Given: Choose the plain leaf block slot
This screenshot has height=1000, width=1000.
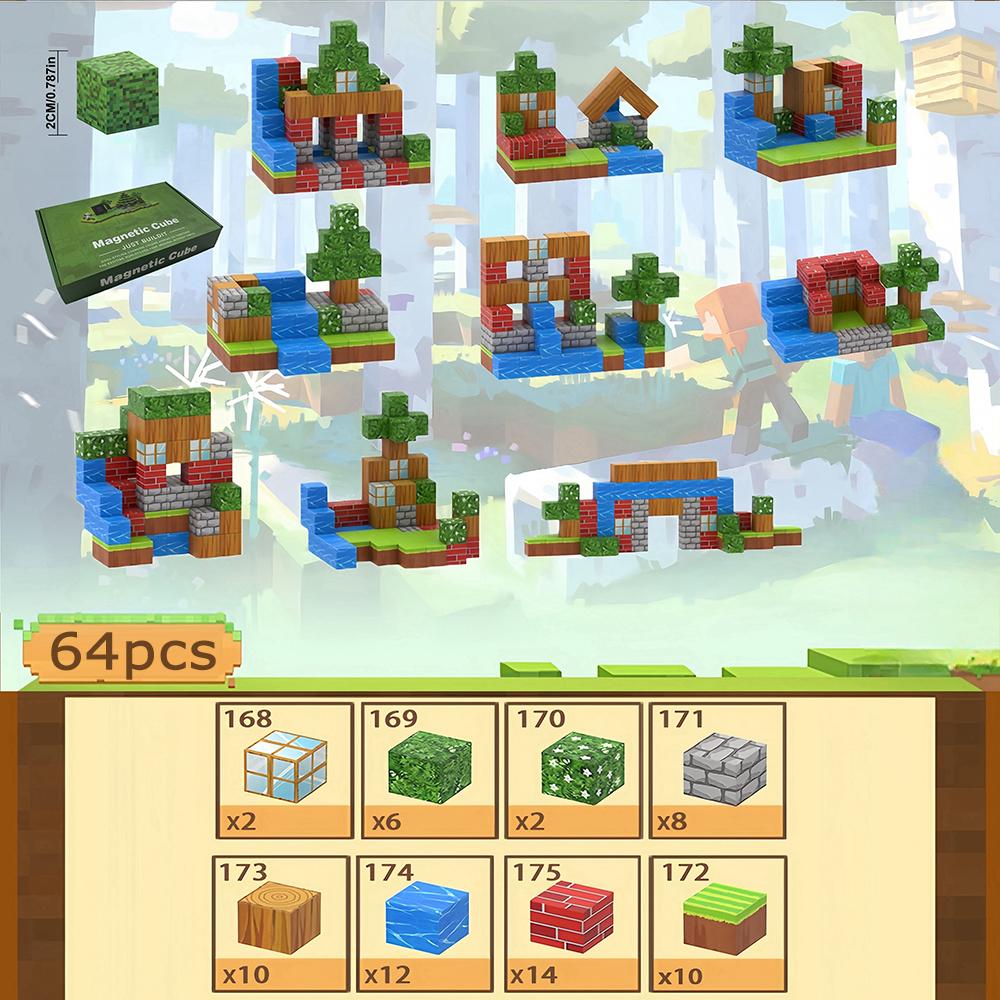Looking at the screenshot, I should (x=429, y=770).
